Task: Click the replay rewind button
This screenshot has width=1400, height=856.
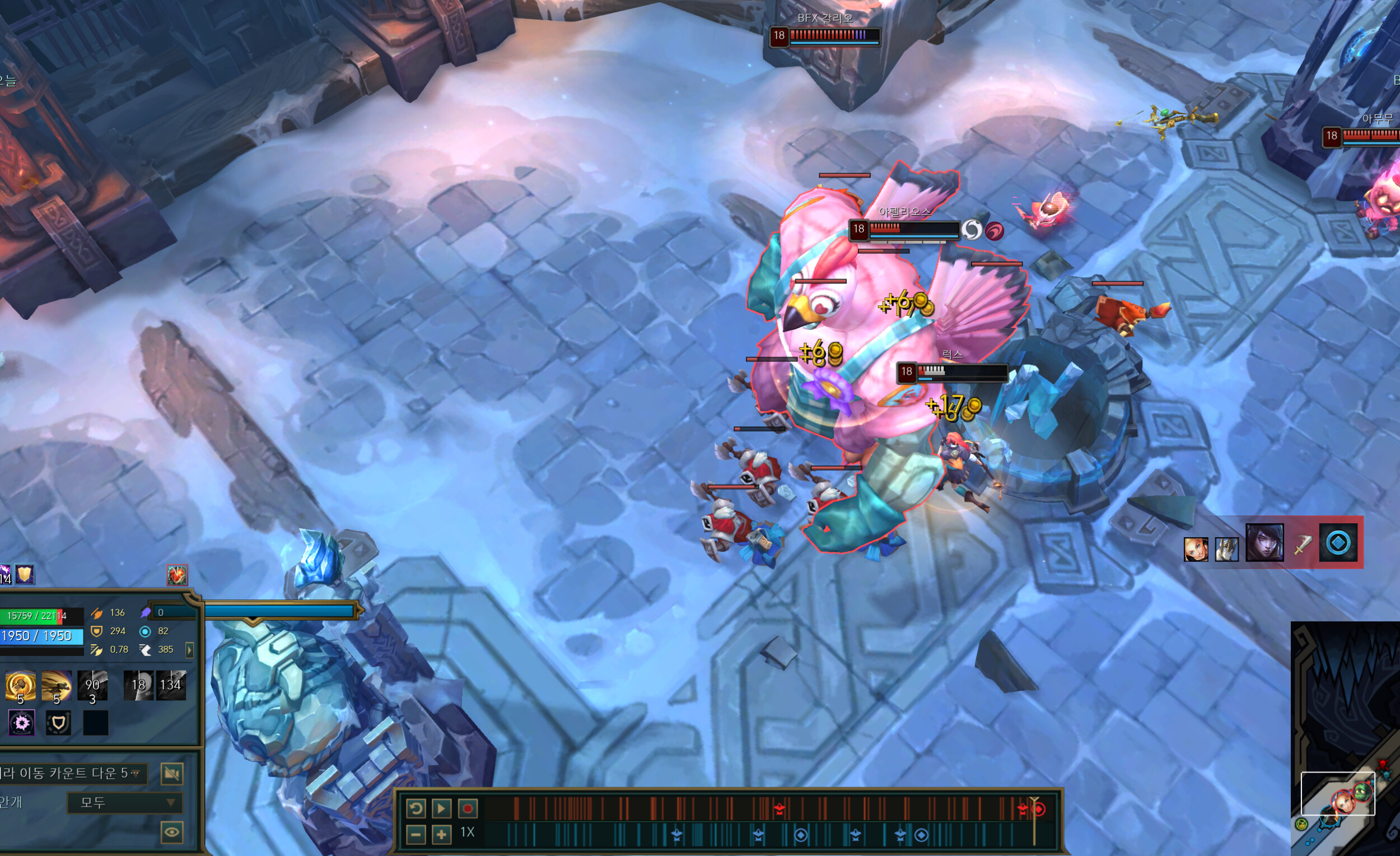Action: [416, 808]
